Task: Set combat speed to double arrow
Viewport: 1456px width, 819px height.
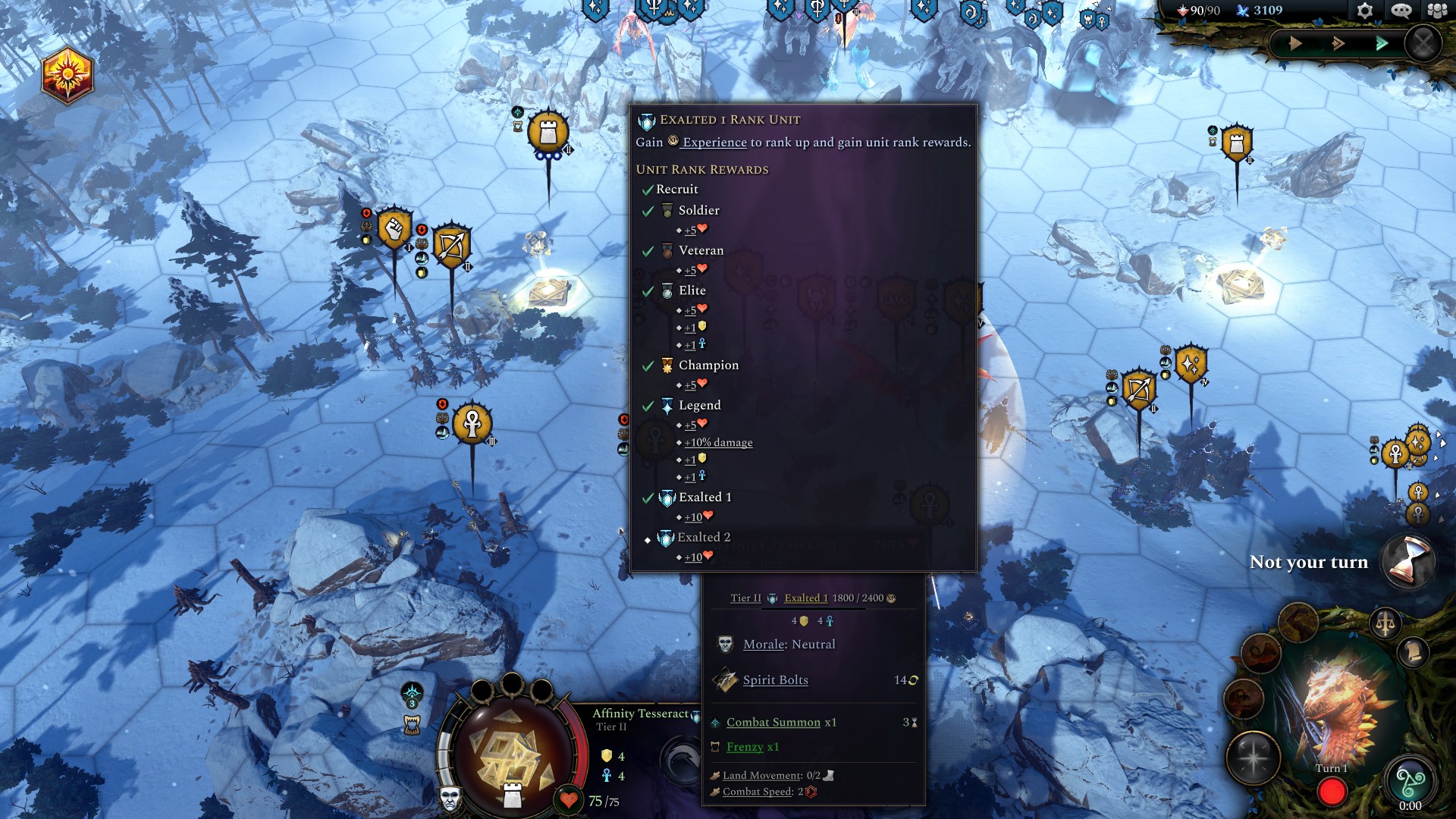Action: [x=1338, y=43]
